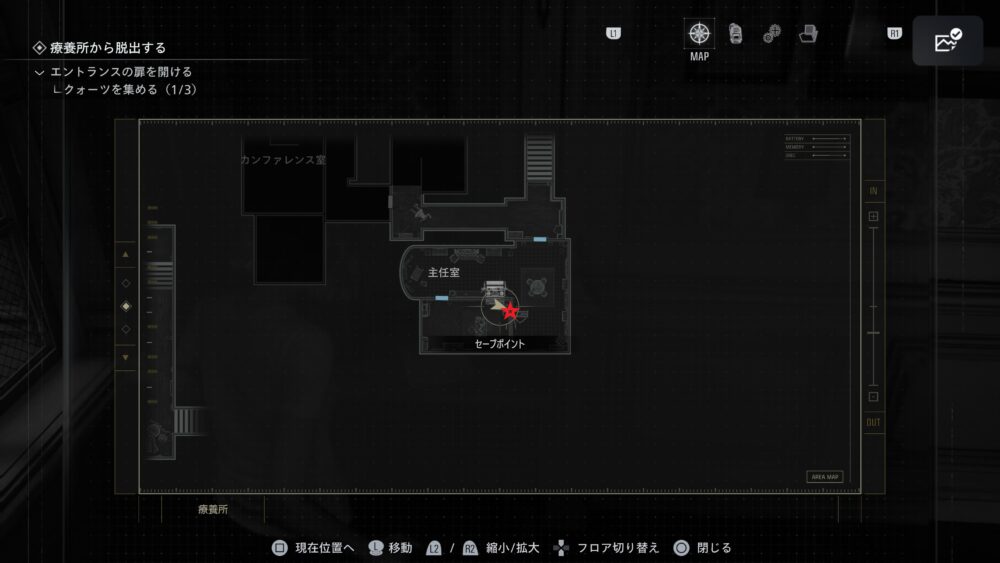The width and height of the screenshot is (1000, 563).
Task: Select the MAP compass tab
Action: point(700,34)
